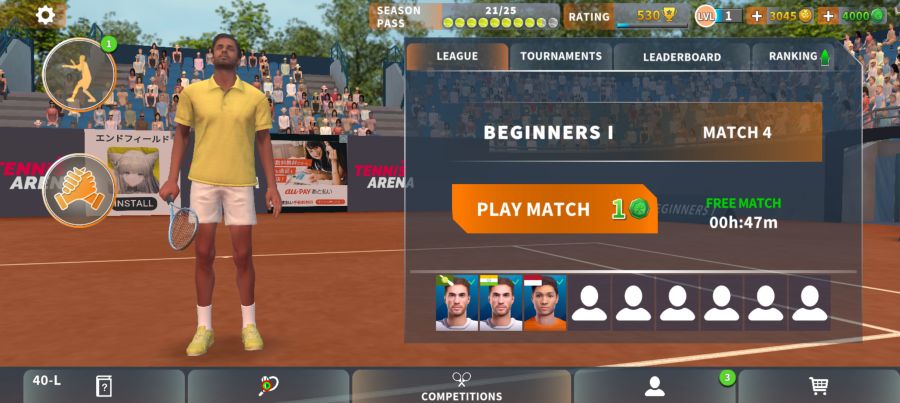Open the card with question mark menu

[103, 386]
